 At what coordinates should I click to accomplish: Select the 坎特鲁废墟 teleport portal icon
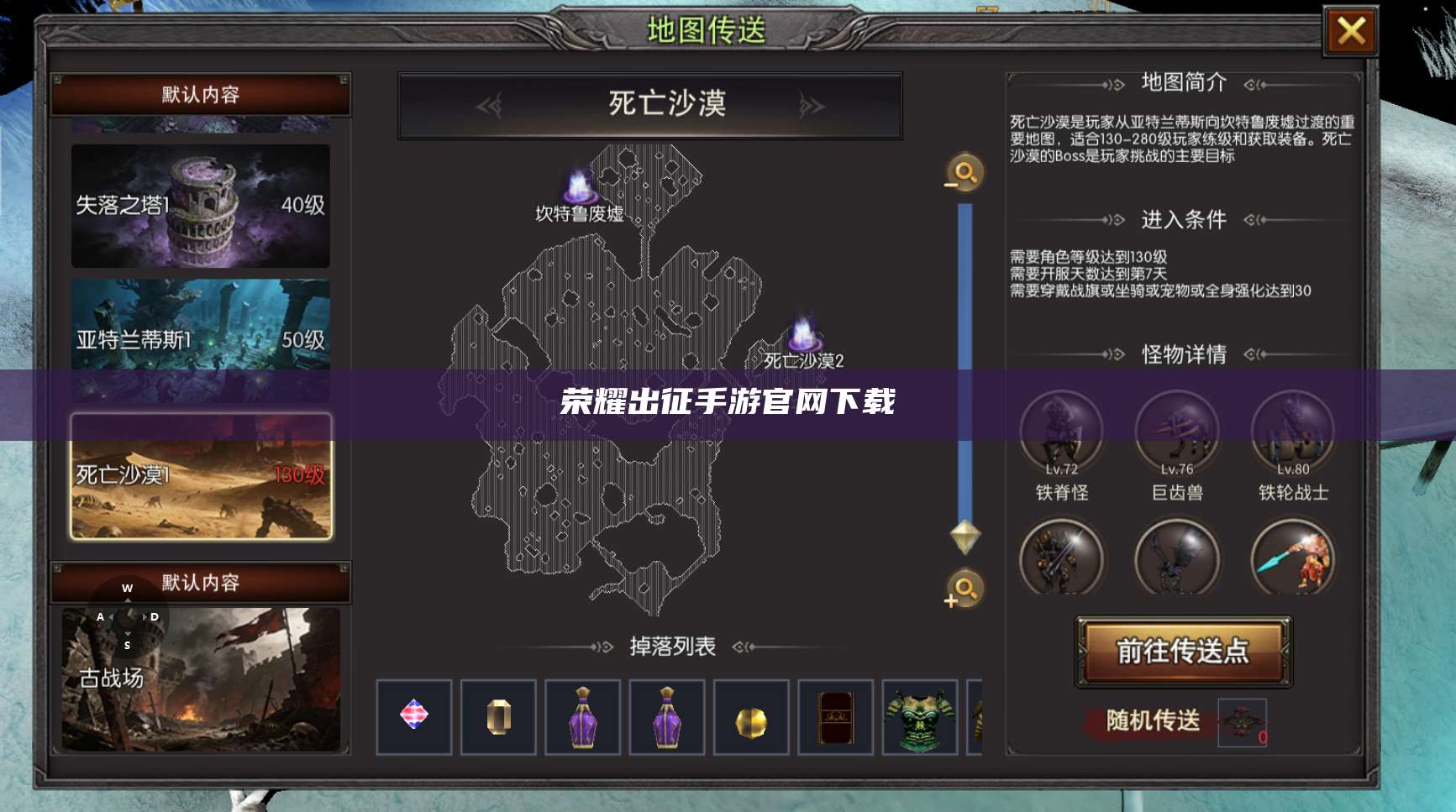click(580, 184)
